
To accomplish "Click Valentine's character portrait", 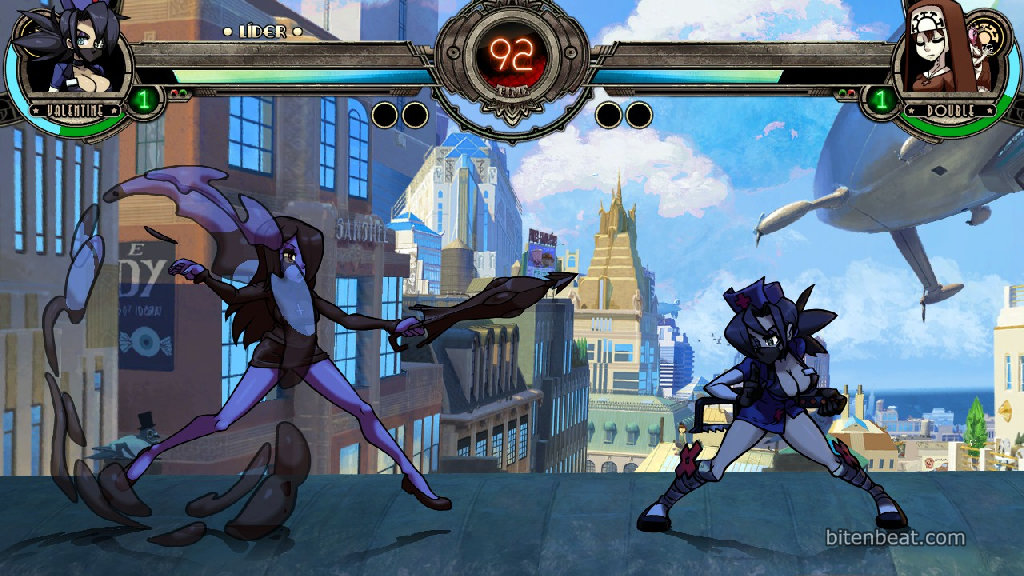I will (x=72, y=58).
